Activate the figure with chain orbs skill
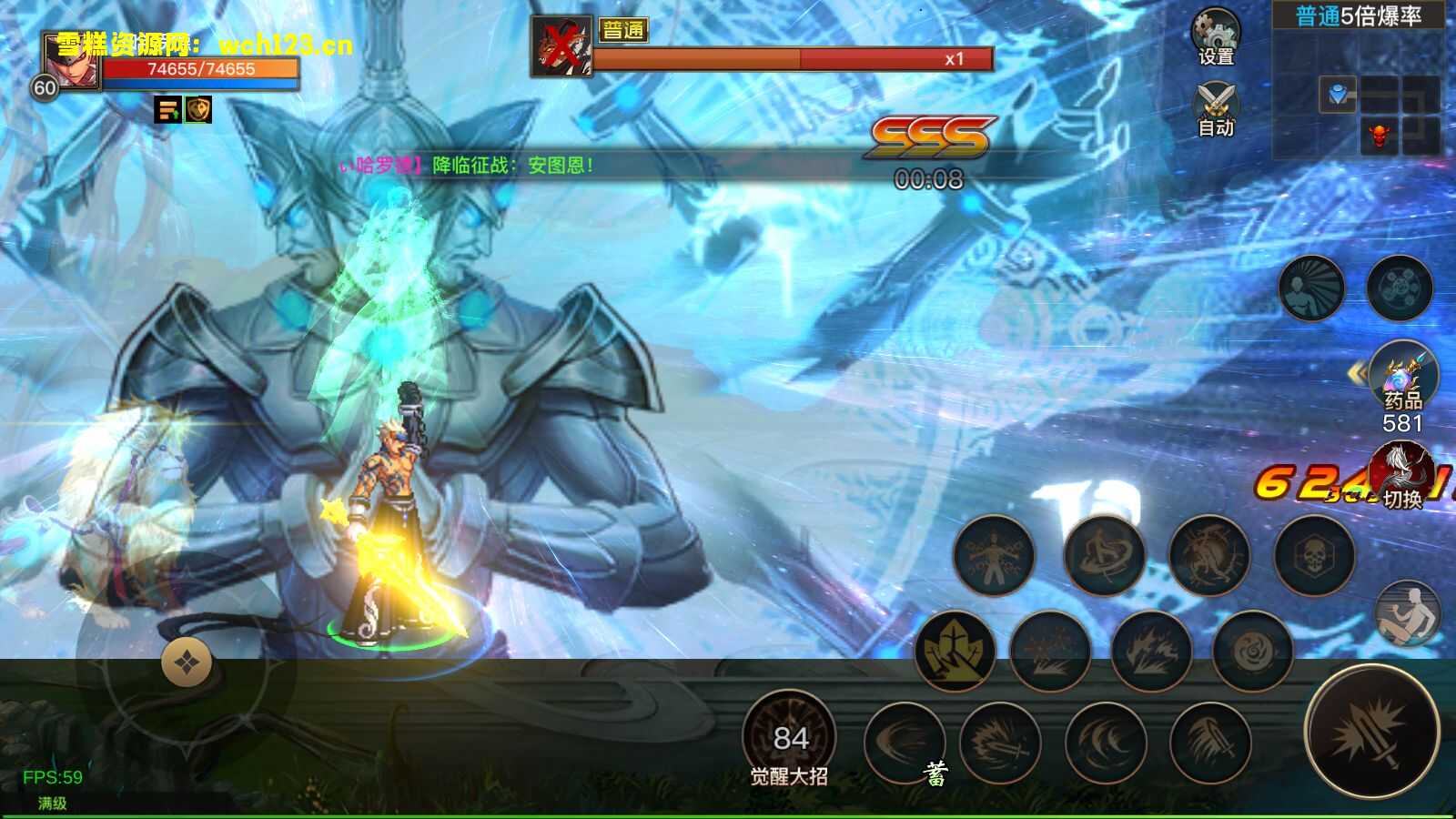 pos(995,555)
